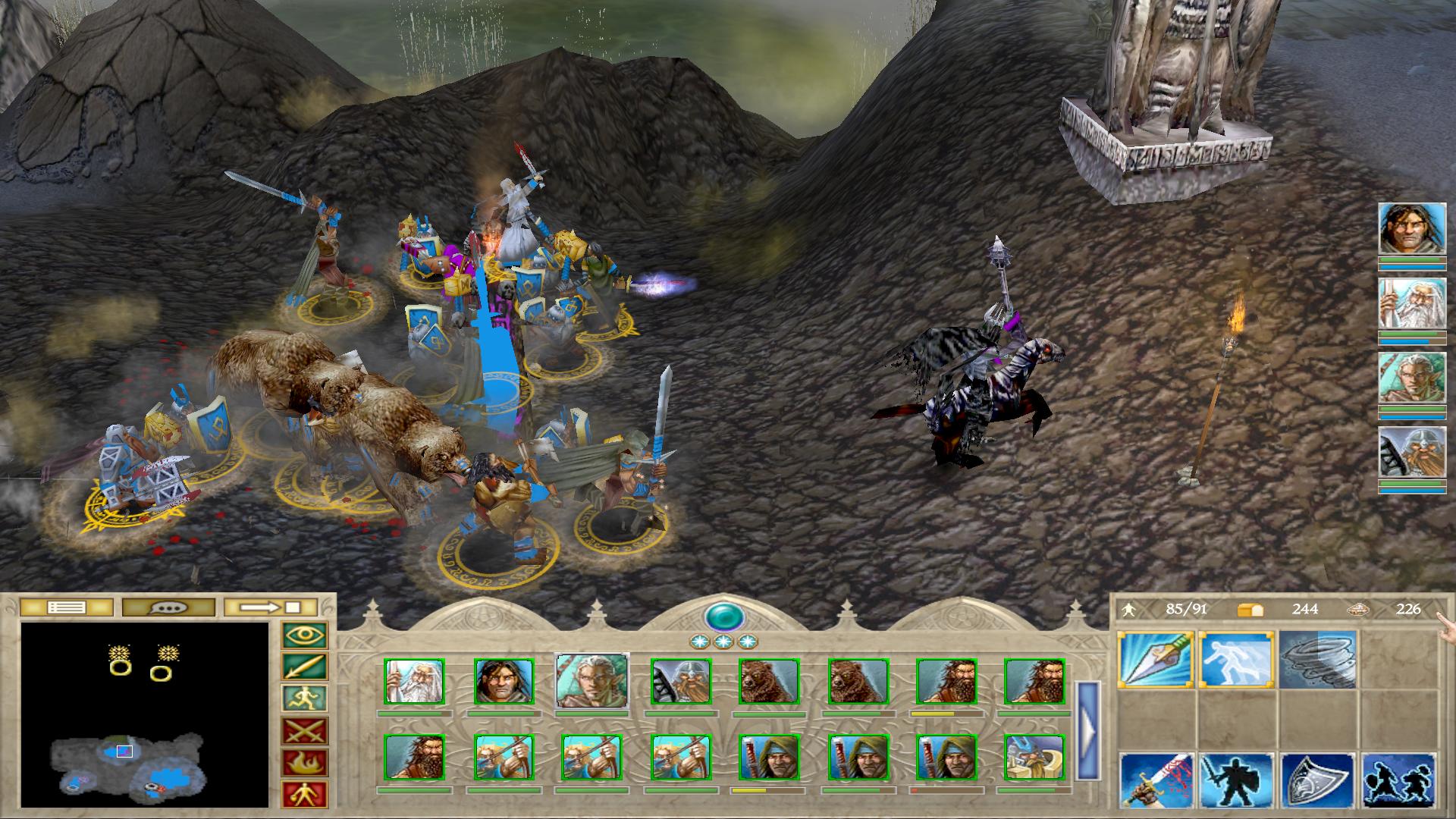The height and width of the screenshot is (819, 1456).
Task: Click the teal orb above the unit panel
Action: 724,616
